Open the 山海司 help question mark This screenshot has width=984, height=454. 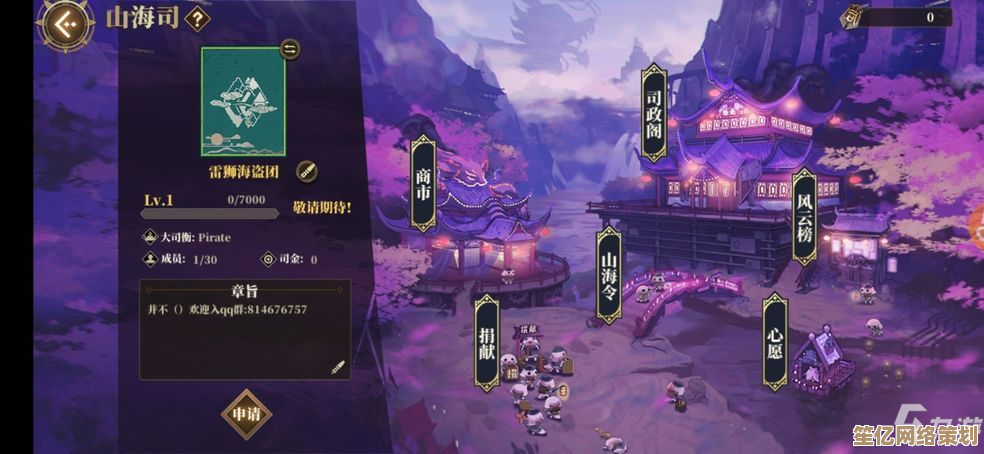(199, 18)
